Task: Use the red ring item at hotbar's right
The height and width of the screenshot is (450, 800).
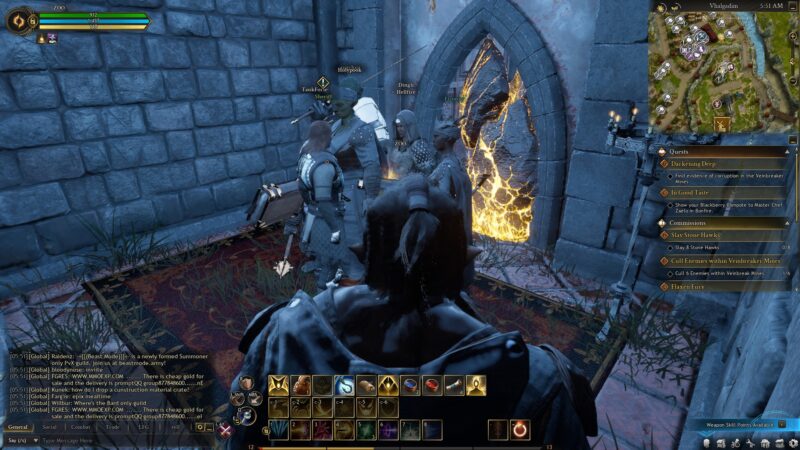Action: tap(520, 429)
